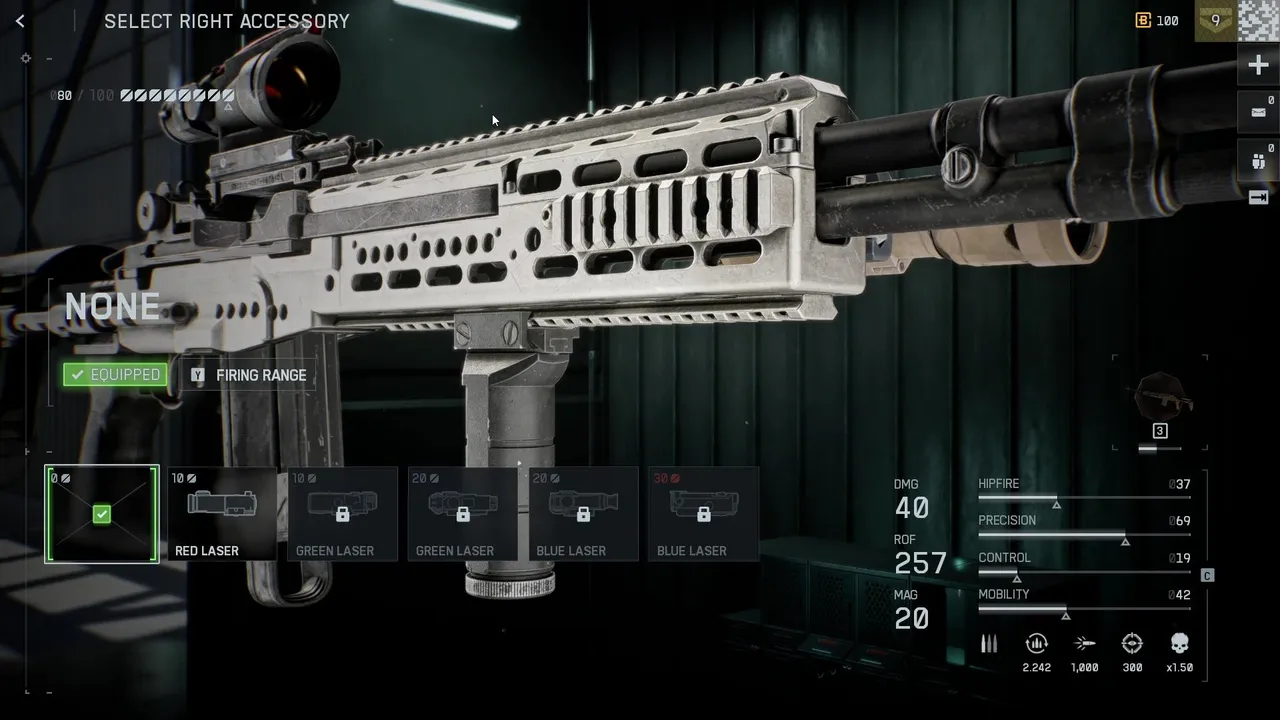Open the squad members panel

(x=1258, y=159)
